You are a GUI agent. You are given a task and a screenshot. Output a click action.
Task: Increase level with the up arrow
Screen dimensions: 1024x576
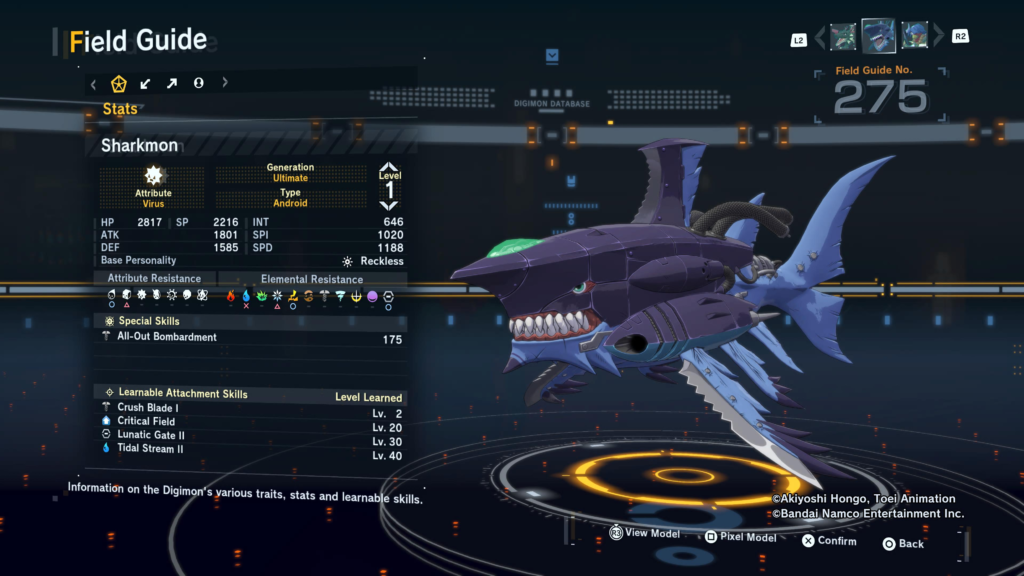click(x=389, y=167)
